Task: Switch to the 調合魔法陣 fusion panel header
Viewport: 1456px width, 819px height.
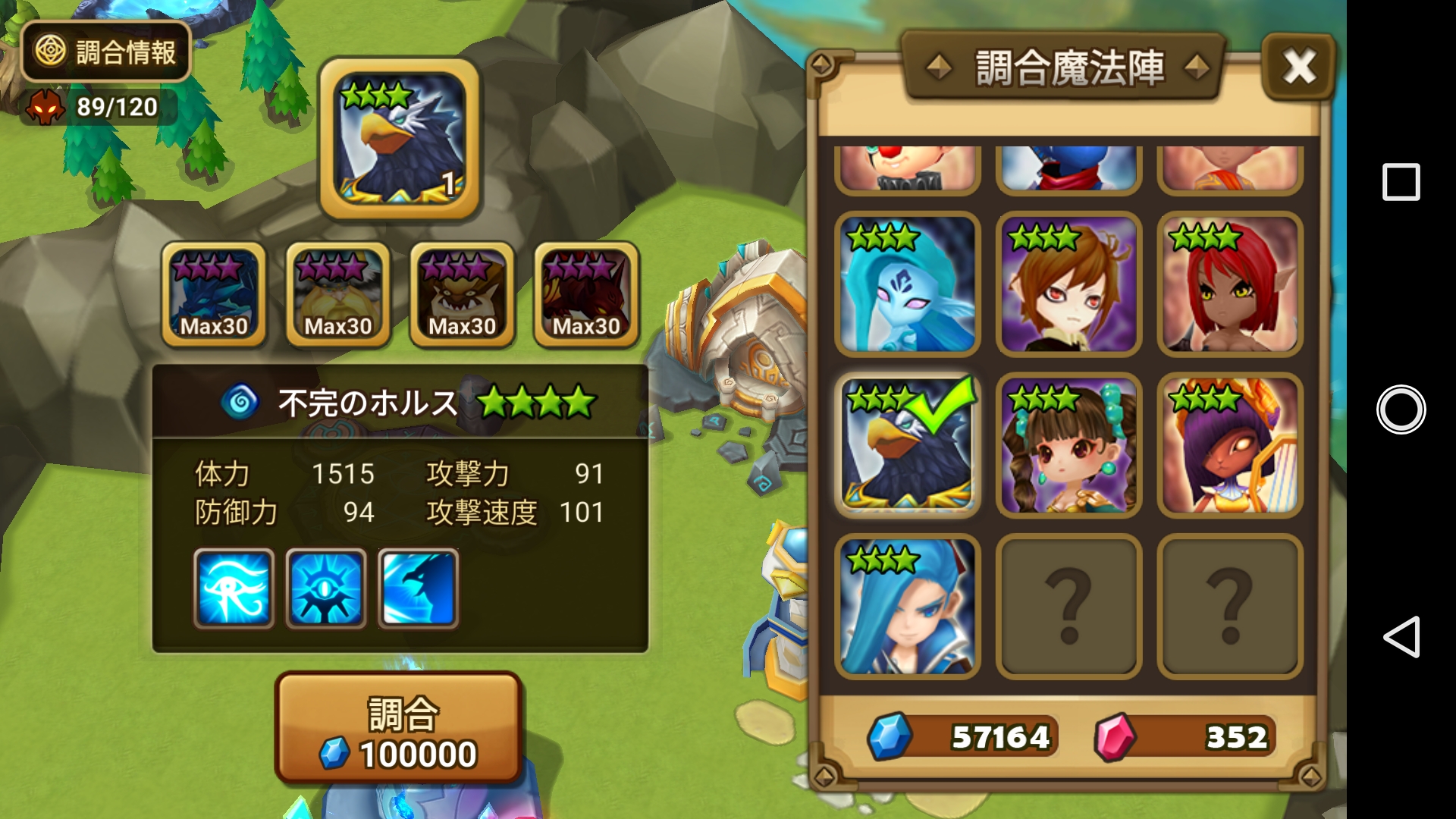Action: click(1071, 65)
